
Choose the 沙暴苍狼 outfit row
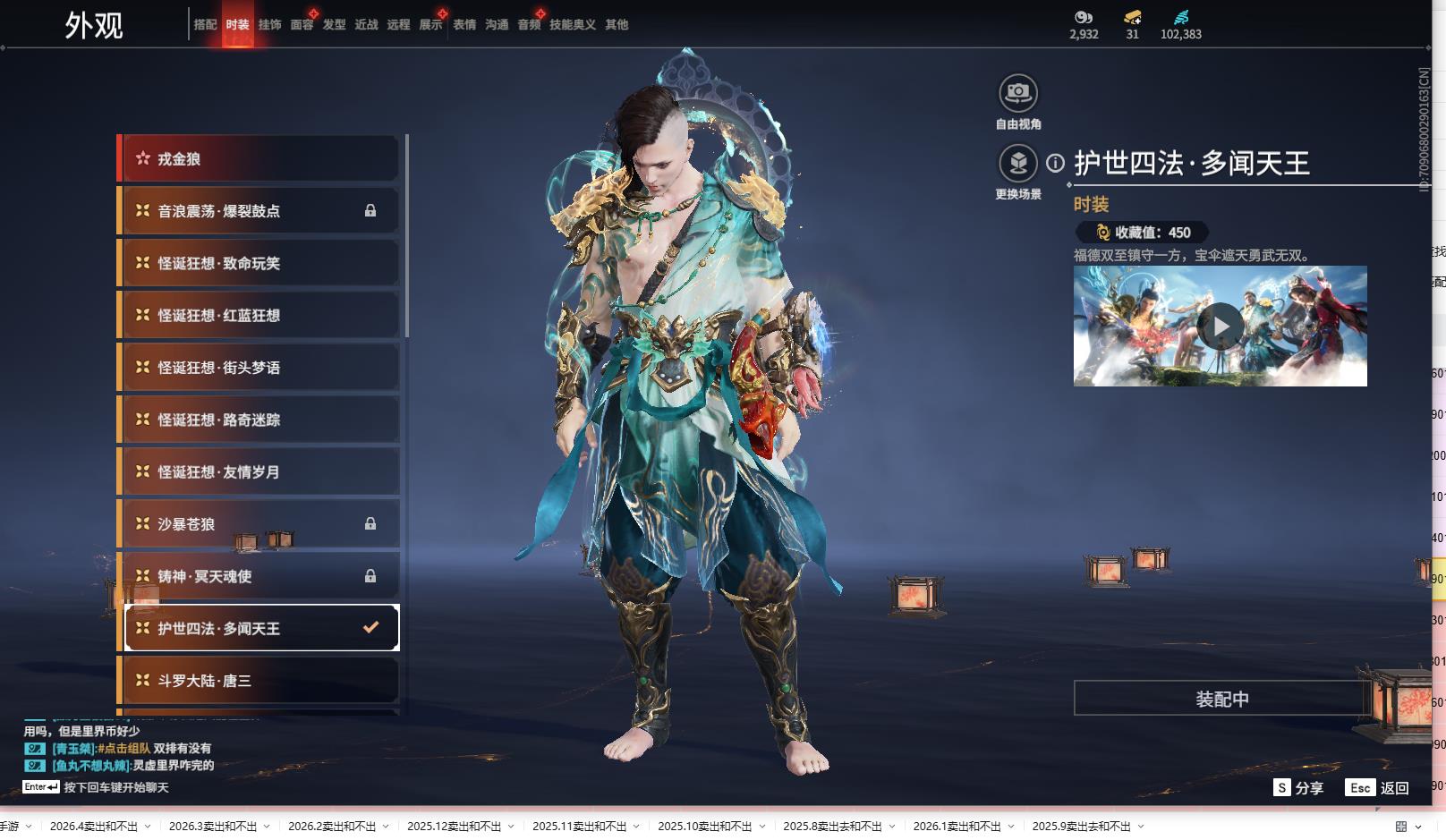tap(259, 524)
